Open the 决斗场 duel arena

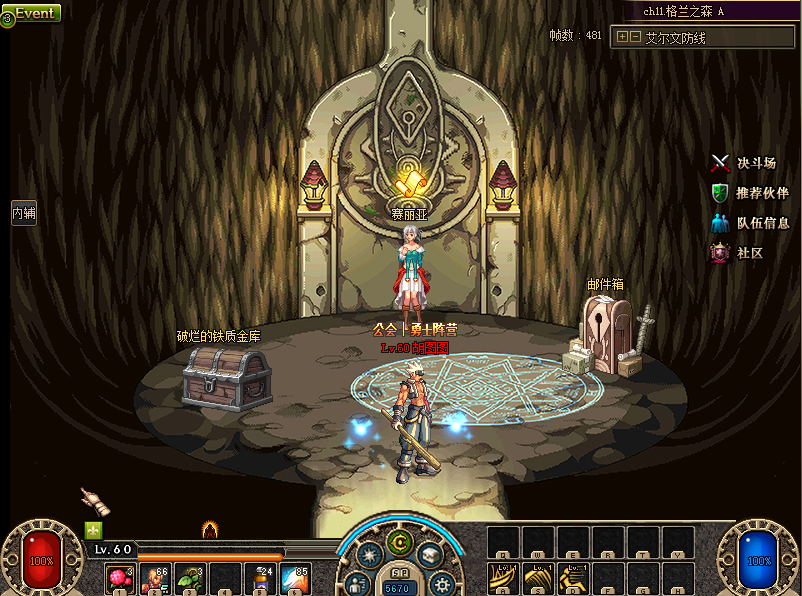click(744, 163)
